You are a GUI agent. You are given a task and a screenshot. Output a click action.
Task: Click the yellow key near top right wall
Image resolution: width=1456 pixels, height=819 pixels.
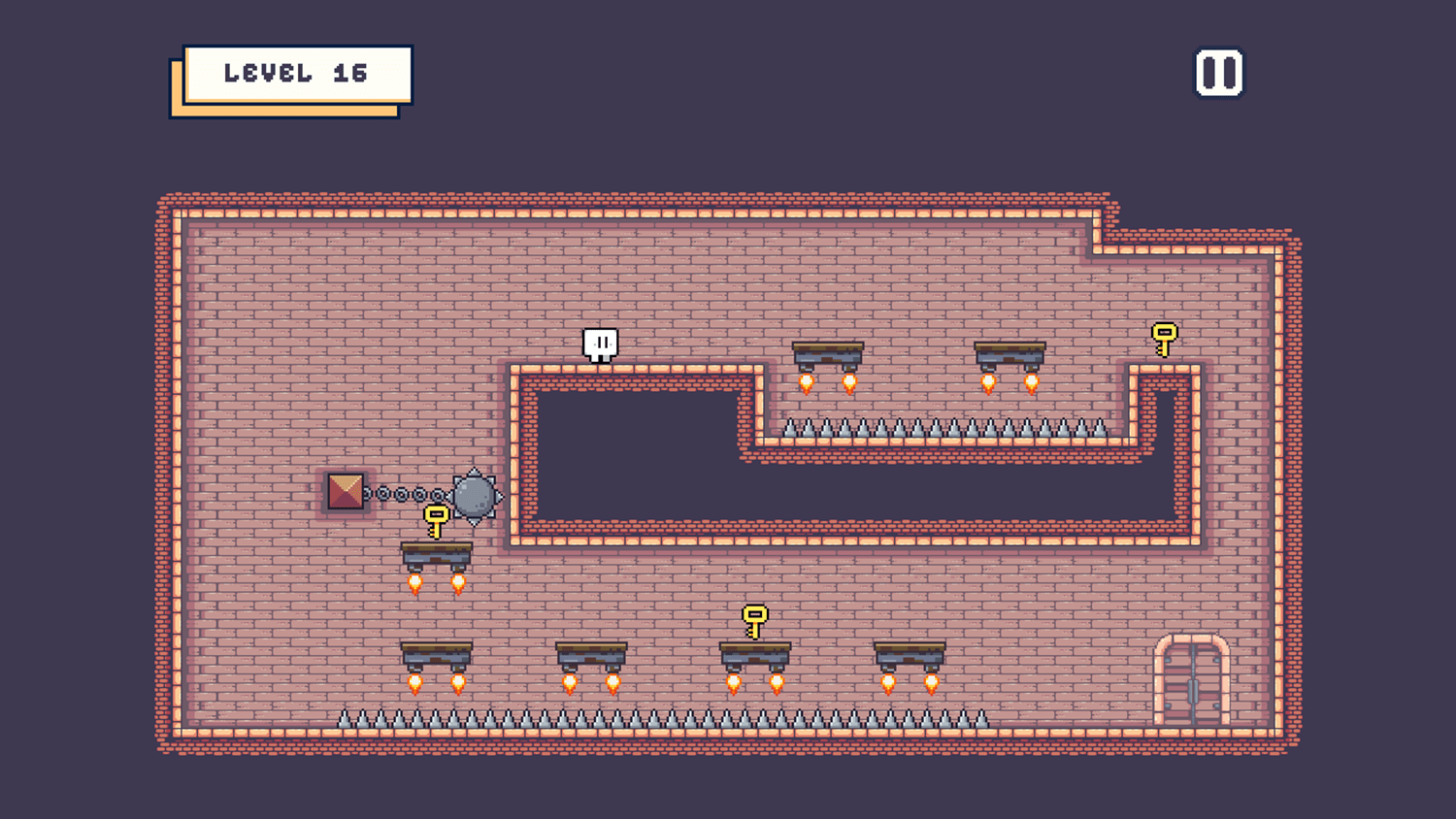(1164, 340)
